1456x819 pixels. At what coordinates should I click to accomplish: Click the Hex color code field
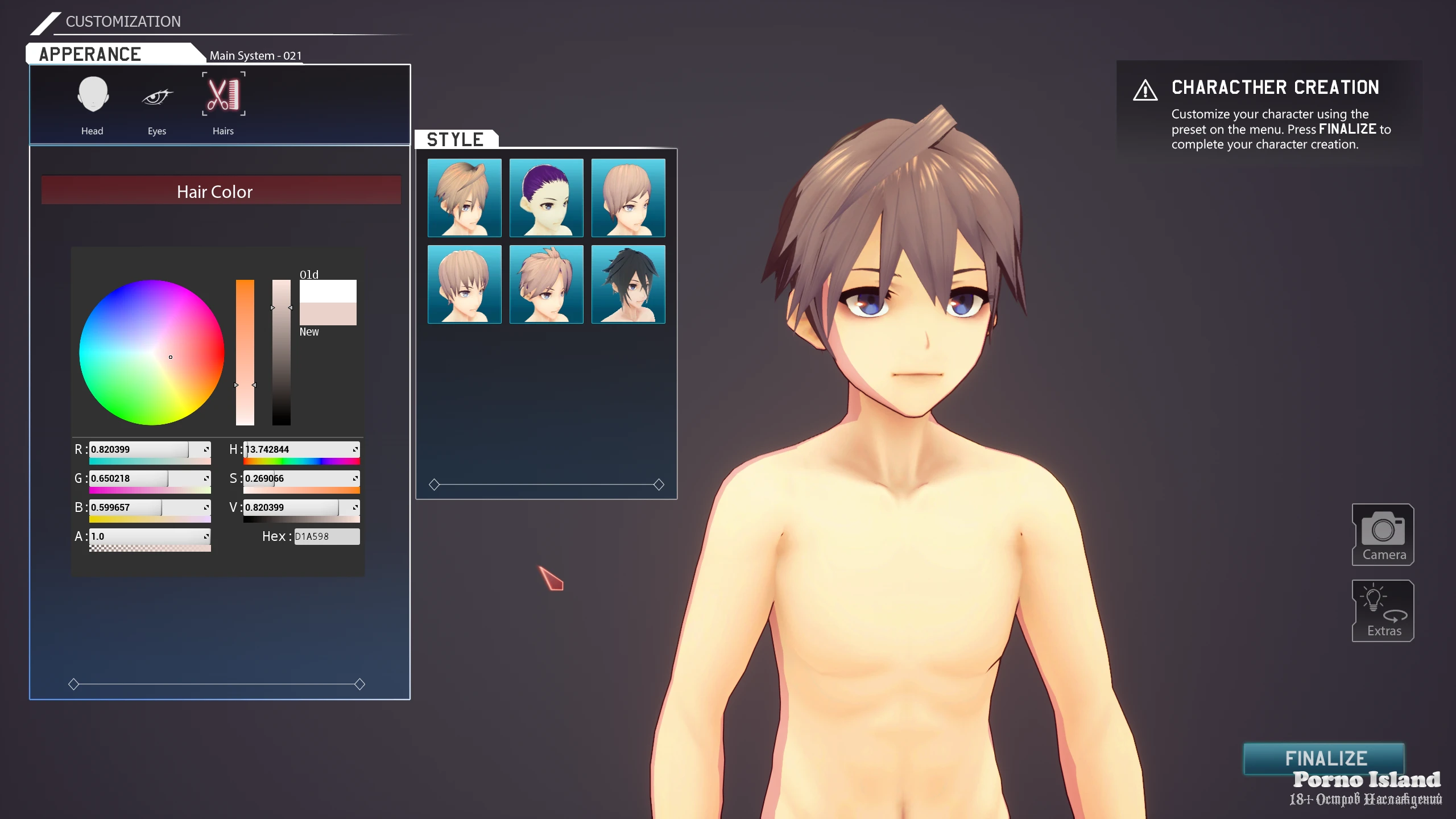(326, 536)
